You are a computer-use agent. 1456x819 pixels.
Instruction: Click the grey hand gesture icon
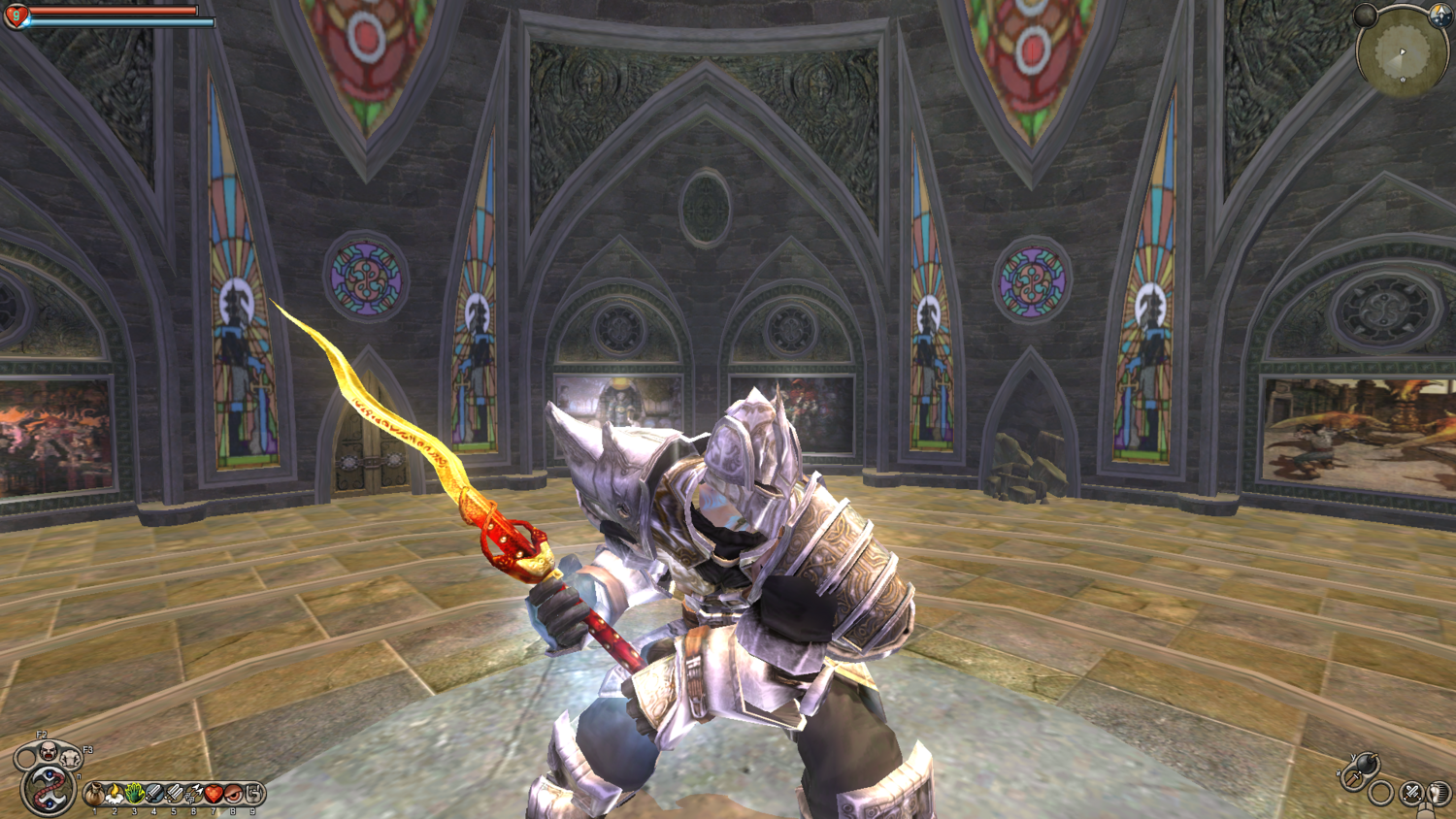[253, 795]
